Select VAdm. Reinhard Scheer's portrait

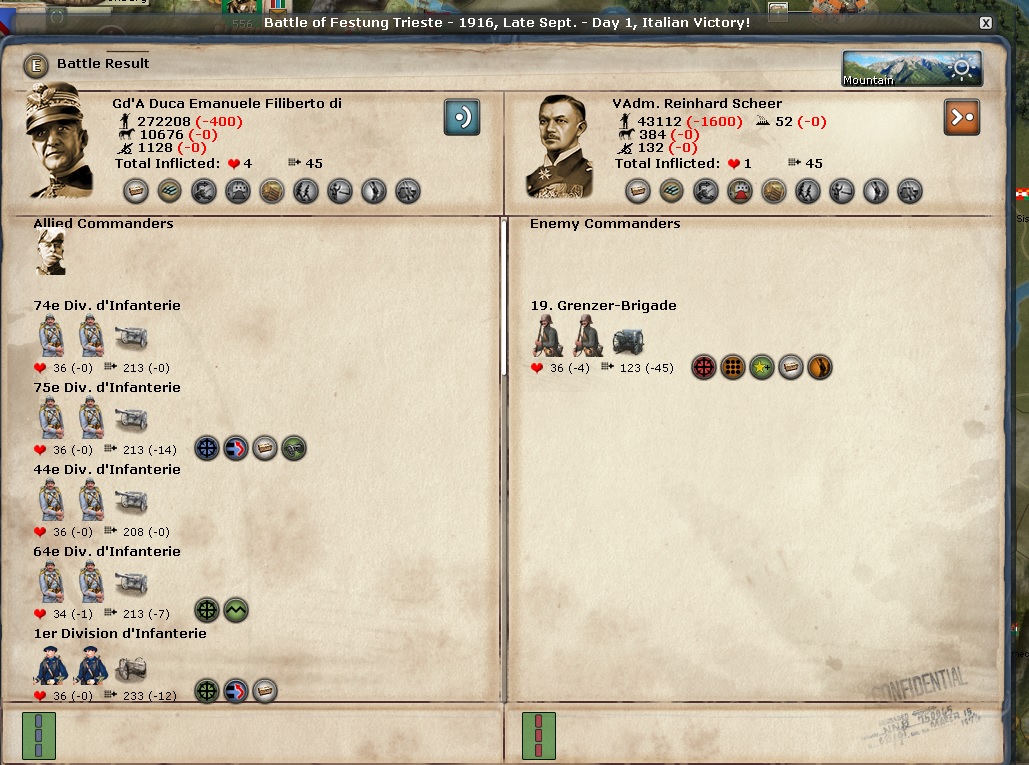pos(562,144)
